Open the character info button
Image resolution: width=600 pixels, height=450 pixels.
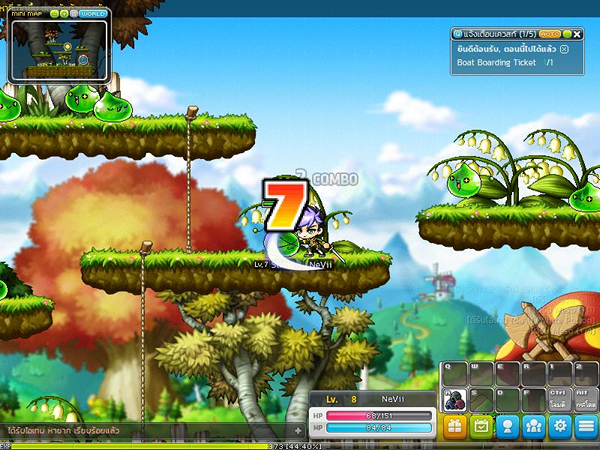click(x=508, y=427)
